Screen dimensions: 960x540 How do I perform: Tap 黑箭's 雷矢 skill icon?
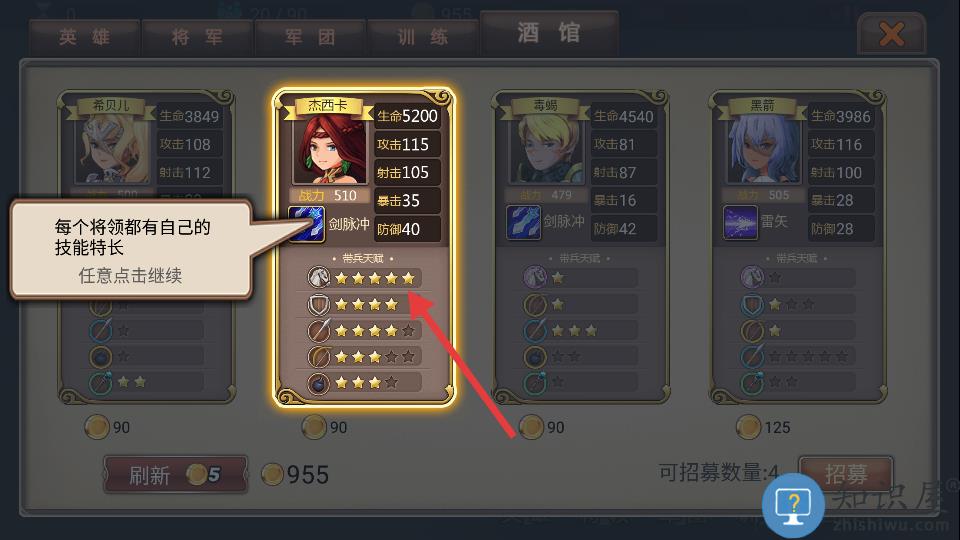pos(741,222)
